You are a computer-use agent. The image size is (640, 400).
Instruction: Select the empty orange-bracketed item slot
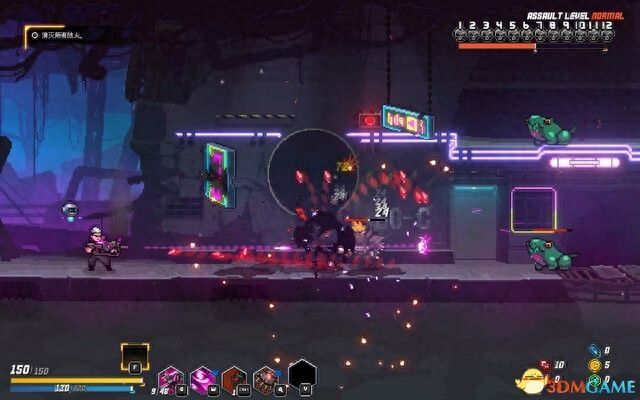(135, 357)
